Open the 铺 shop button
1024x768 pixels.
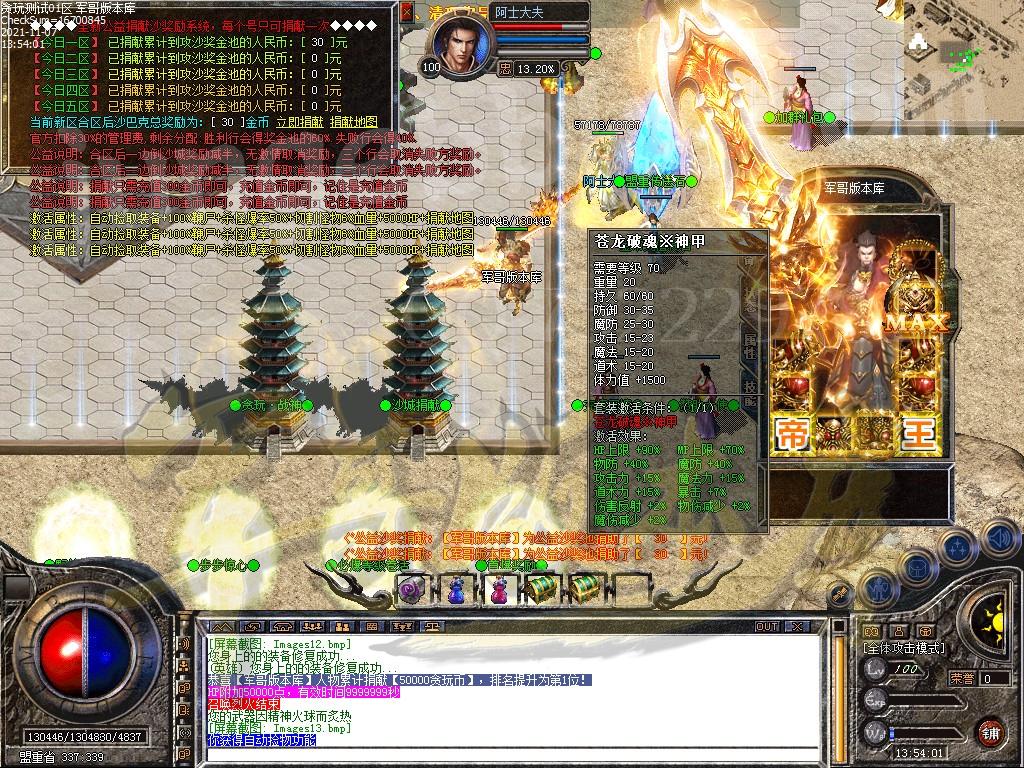click(990, 732)
